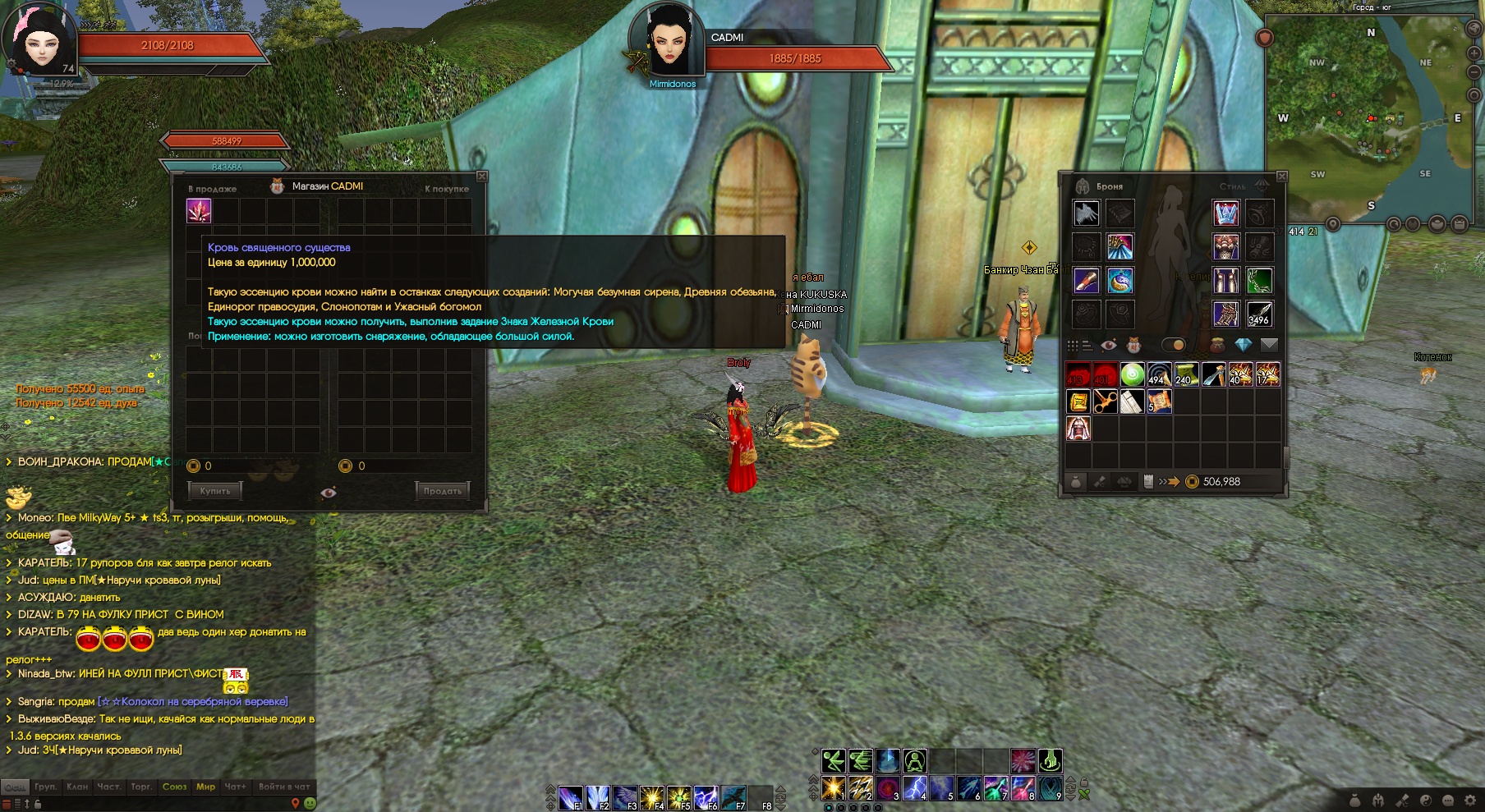Click the golden scissors inventory item
The width and height of the screenshot is (1485, 812).
[x=1106, y=401]
